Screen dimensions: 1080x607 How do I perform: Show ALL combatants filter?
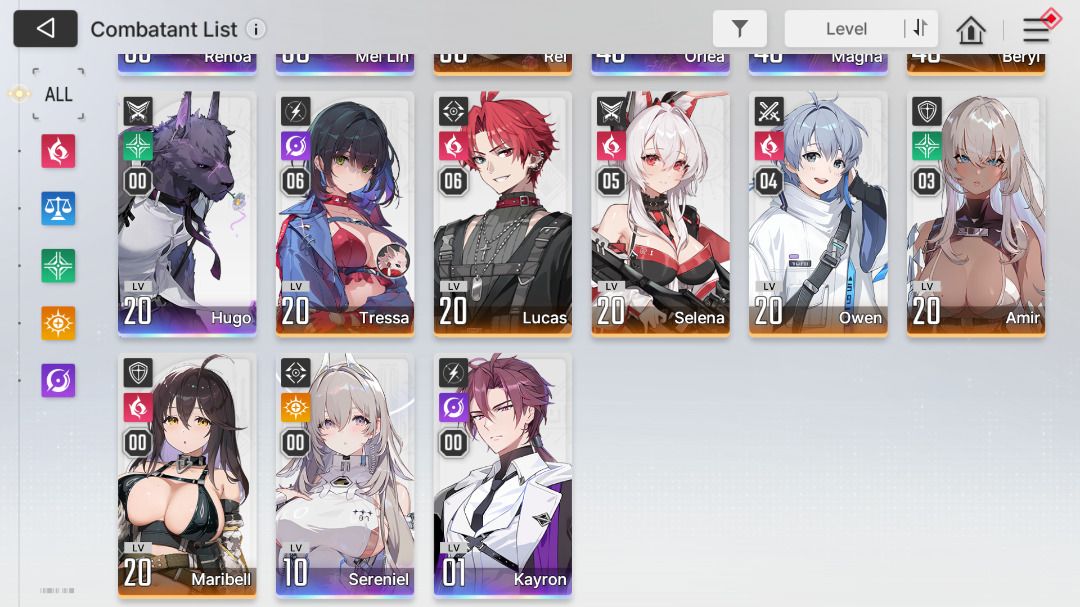point(58,94)
